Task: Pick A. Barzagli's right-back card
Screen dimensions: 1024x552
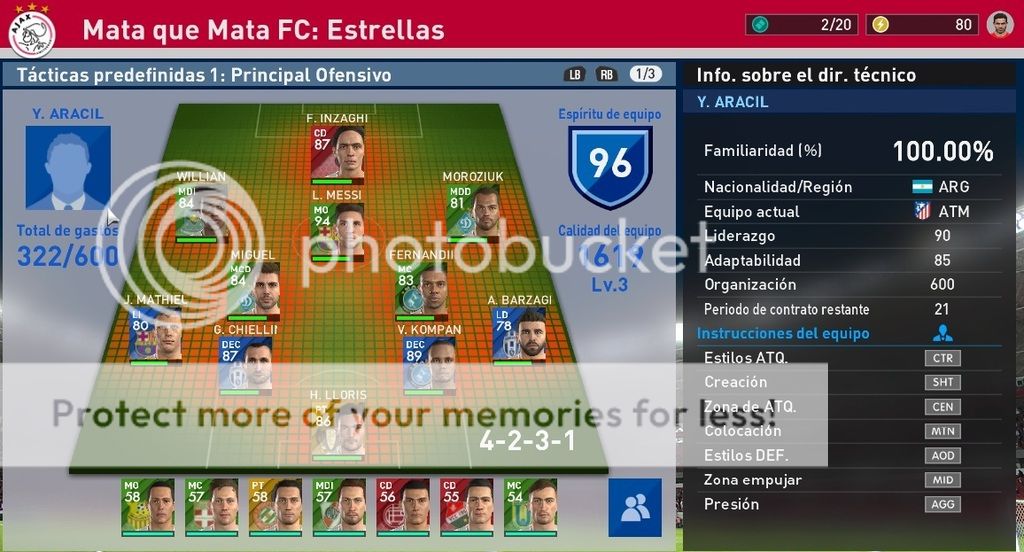Action: 519,335
